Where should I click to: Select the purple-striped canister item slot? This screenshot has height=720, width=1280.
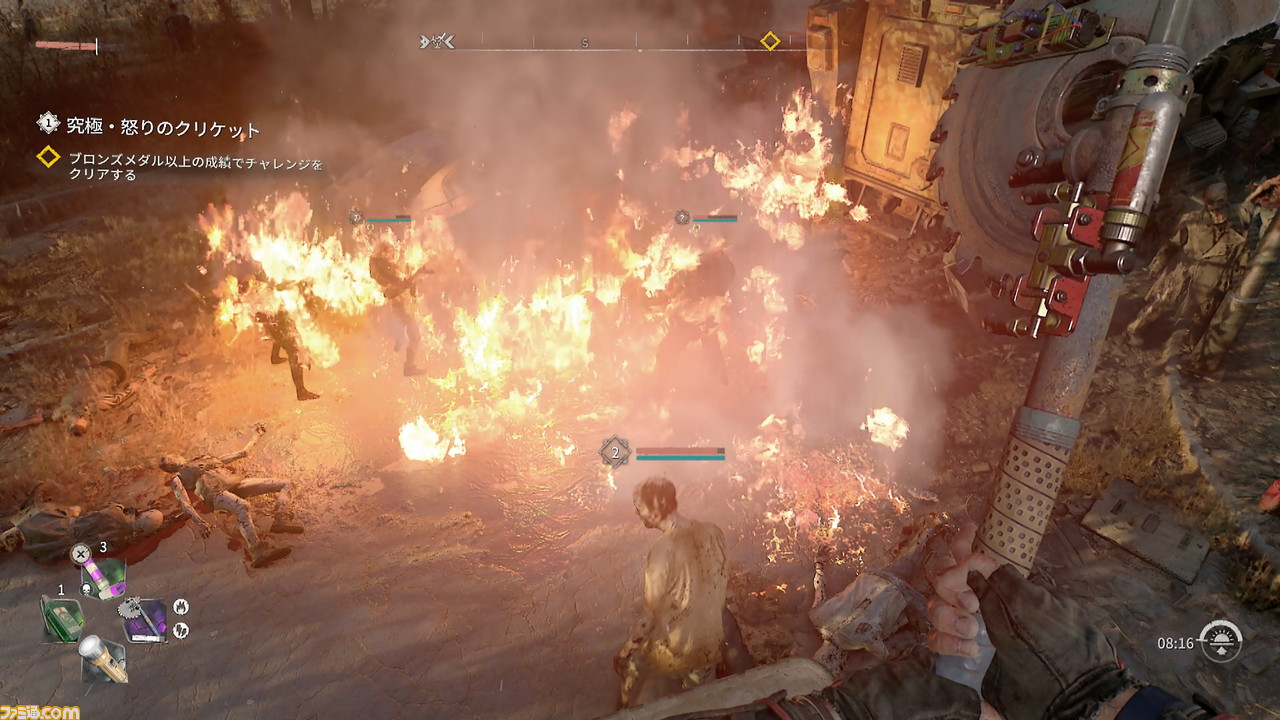[x=103, y=577]
